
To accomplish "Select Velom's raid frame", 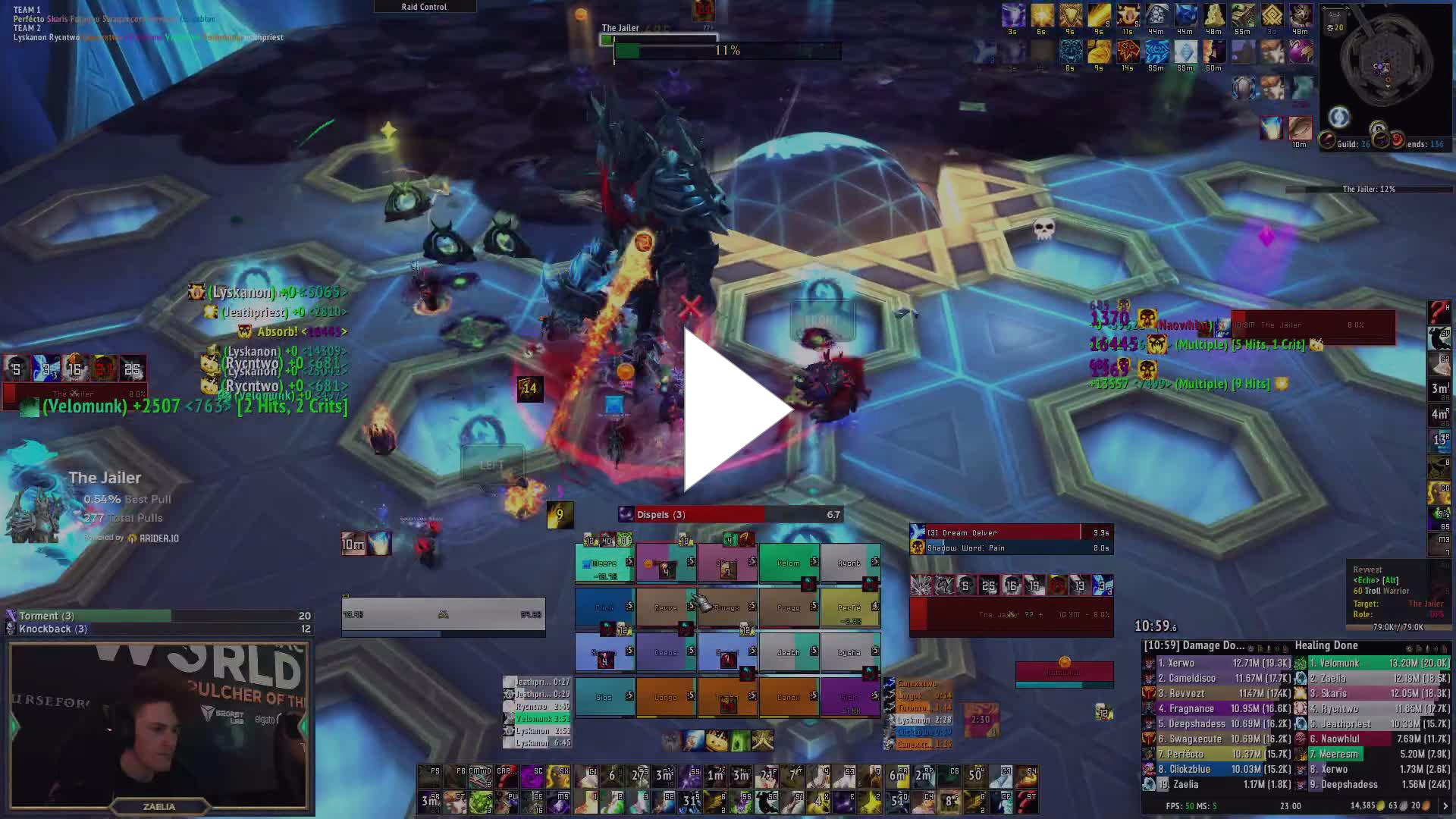I will tap(789, 563).
